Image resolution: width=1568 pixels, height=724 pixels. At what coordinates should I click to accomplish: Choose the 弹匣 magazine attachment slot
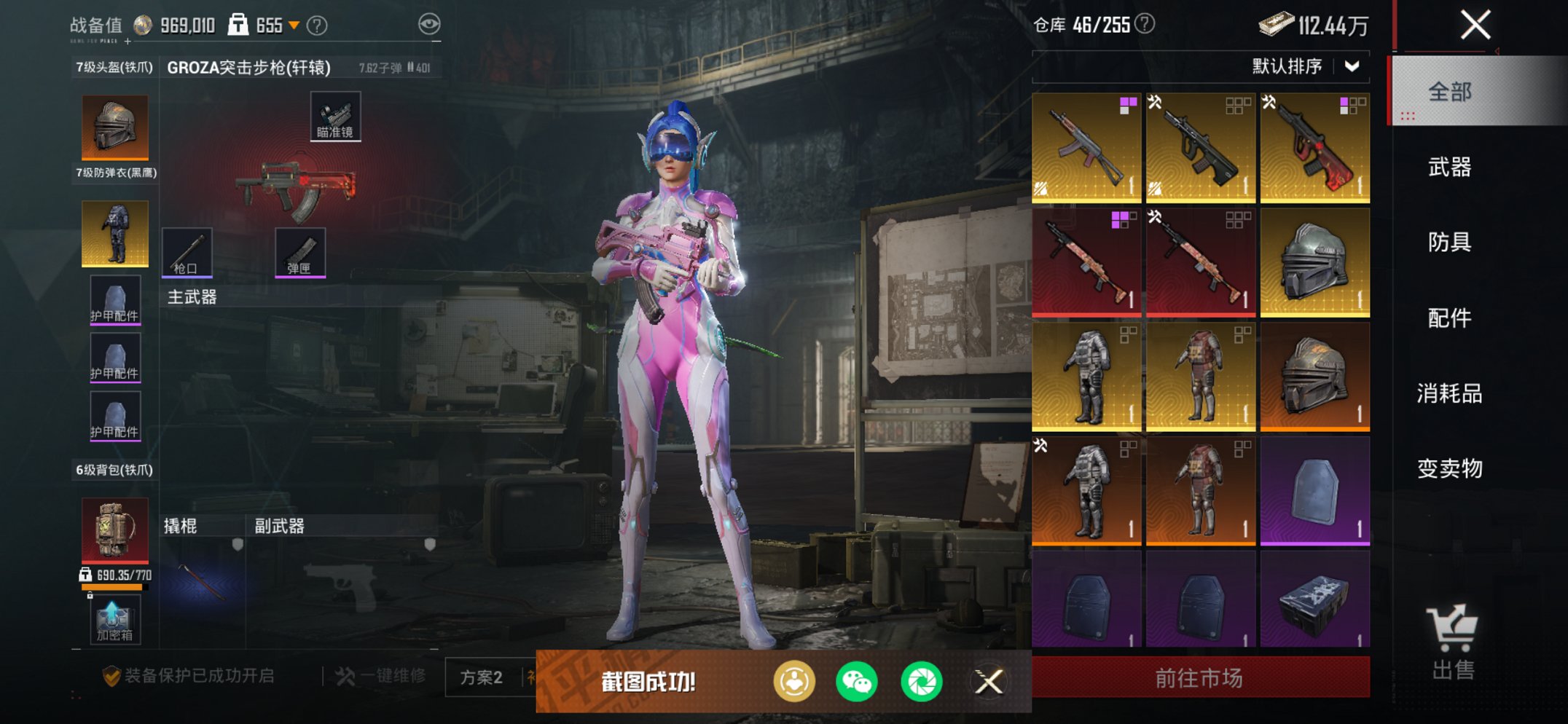(x=299, y=252)
